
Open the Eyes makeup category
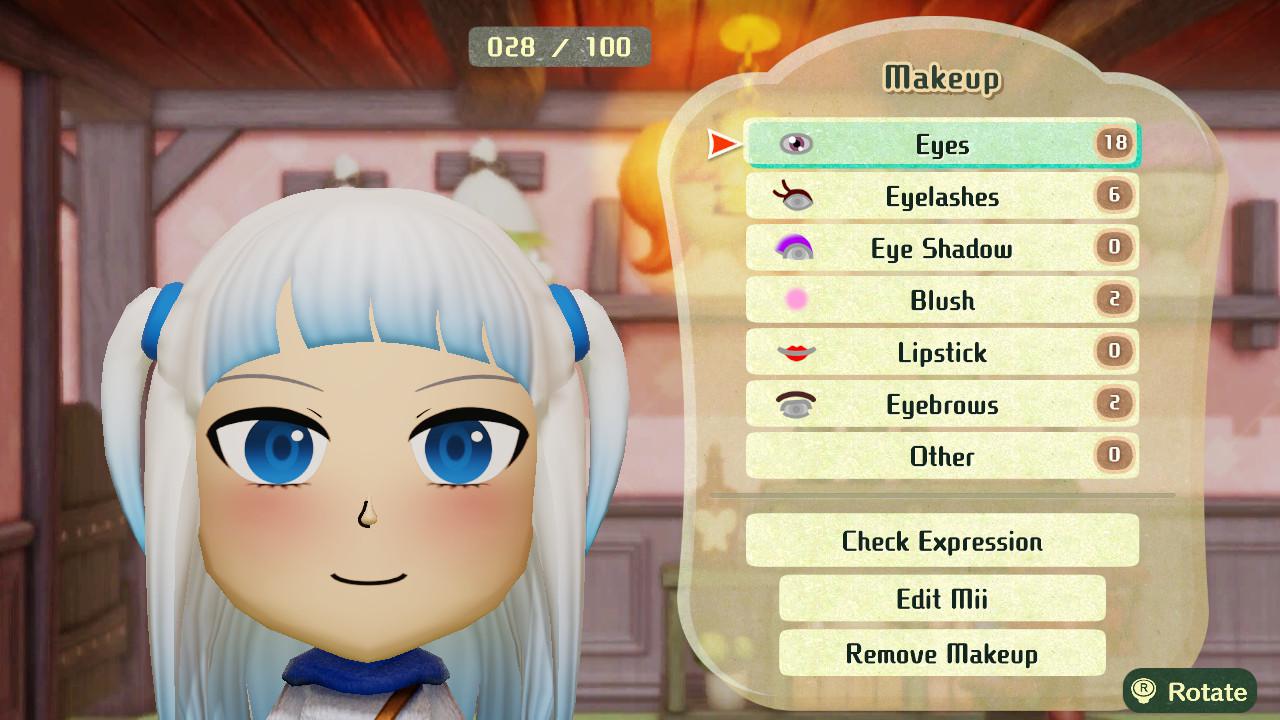[x=940, y=144]
